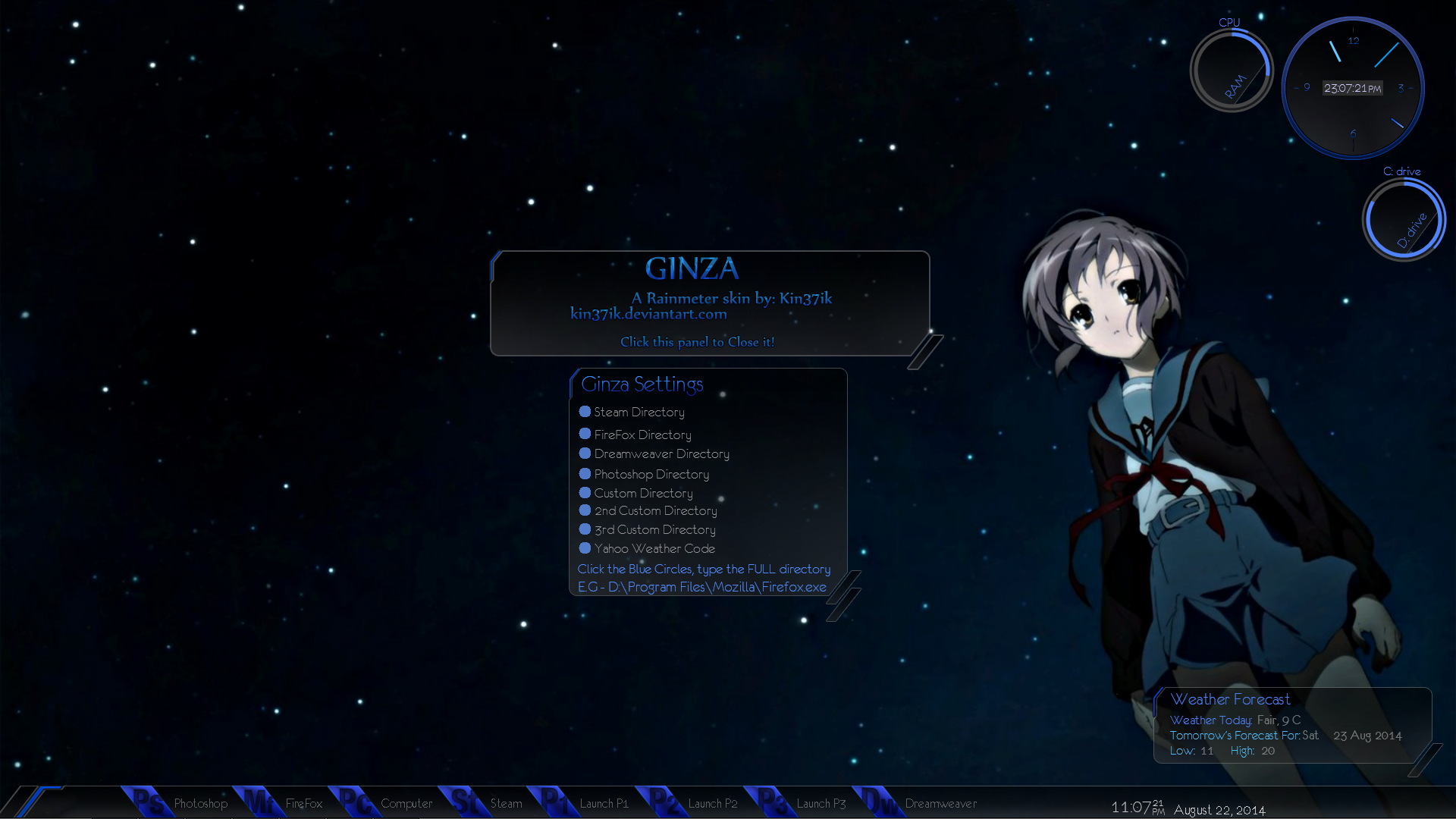
Task: Open Computer with the PC icon
Action: coord(355,802)
